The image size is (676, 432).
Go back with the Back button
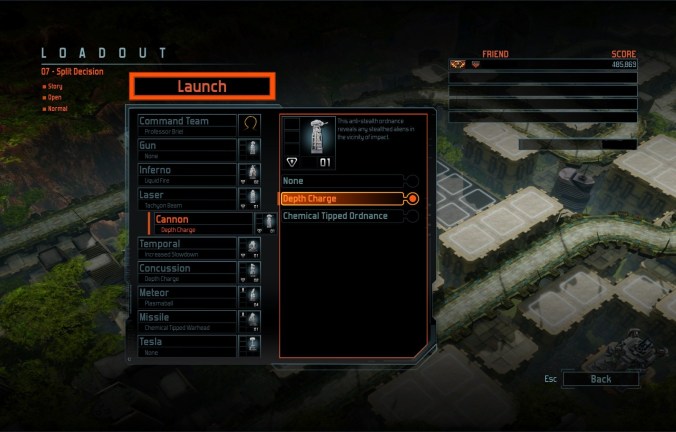coord(600,380)
